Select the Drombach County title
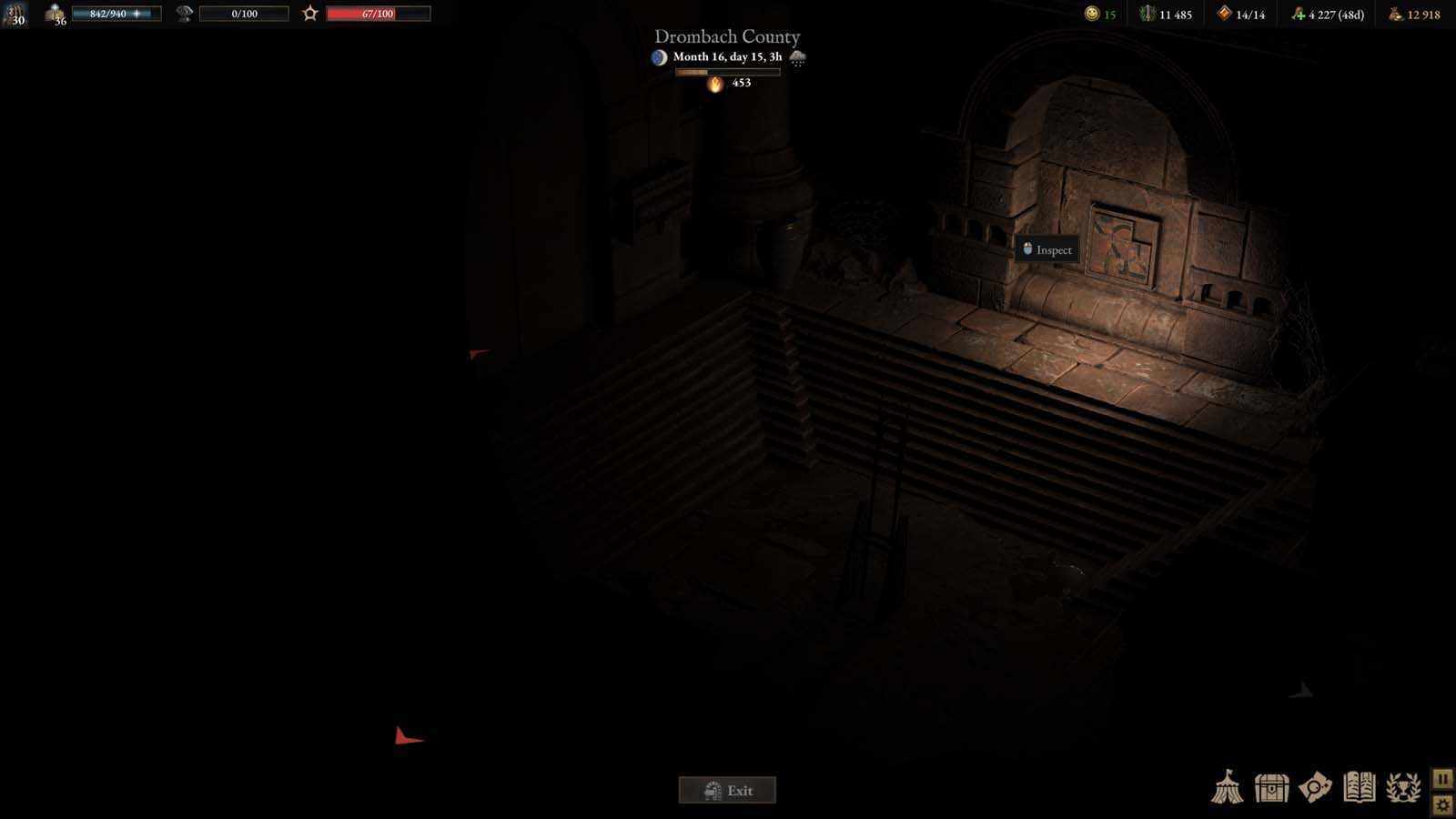 [x=726, y=36]
